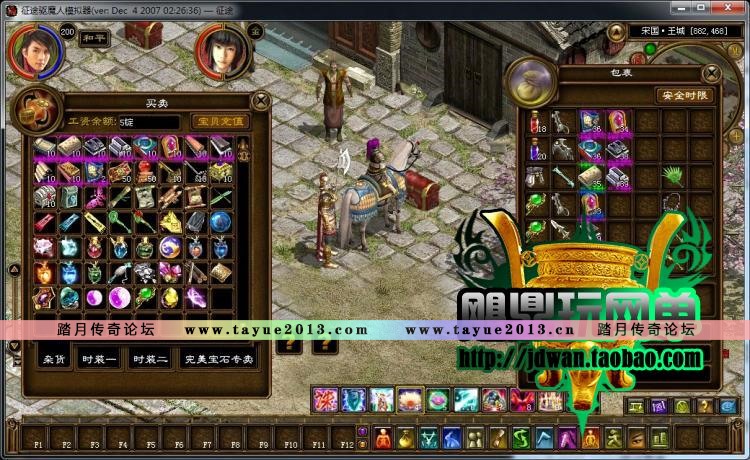The height and width of the screenshot is (460, 750).
Task: Switch to the 杂货 shop tab
Action: [x=54, y=358]
